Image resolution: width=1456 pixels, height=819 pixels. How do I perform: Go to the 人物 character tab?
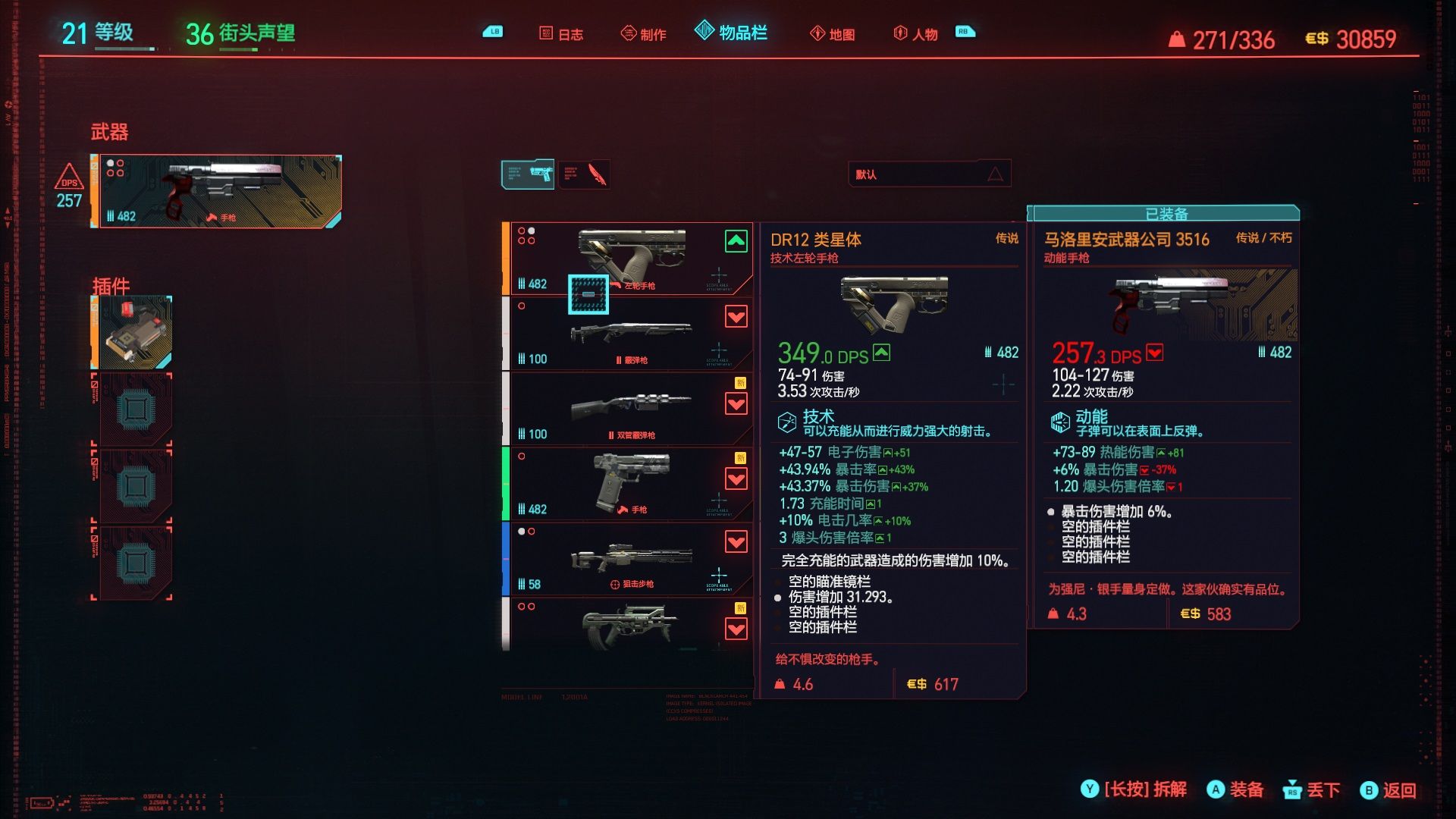[916, 34]
